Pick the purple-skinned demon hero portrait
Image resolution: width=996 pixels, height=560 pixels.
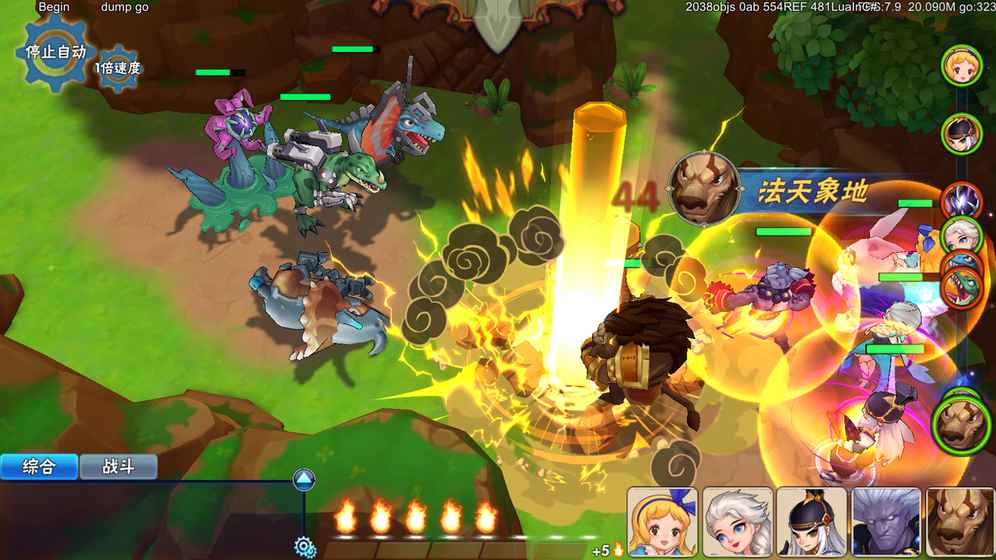point(886,523)
